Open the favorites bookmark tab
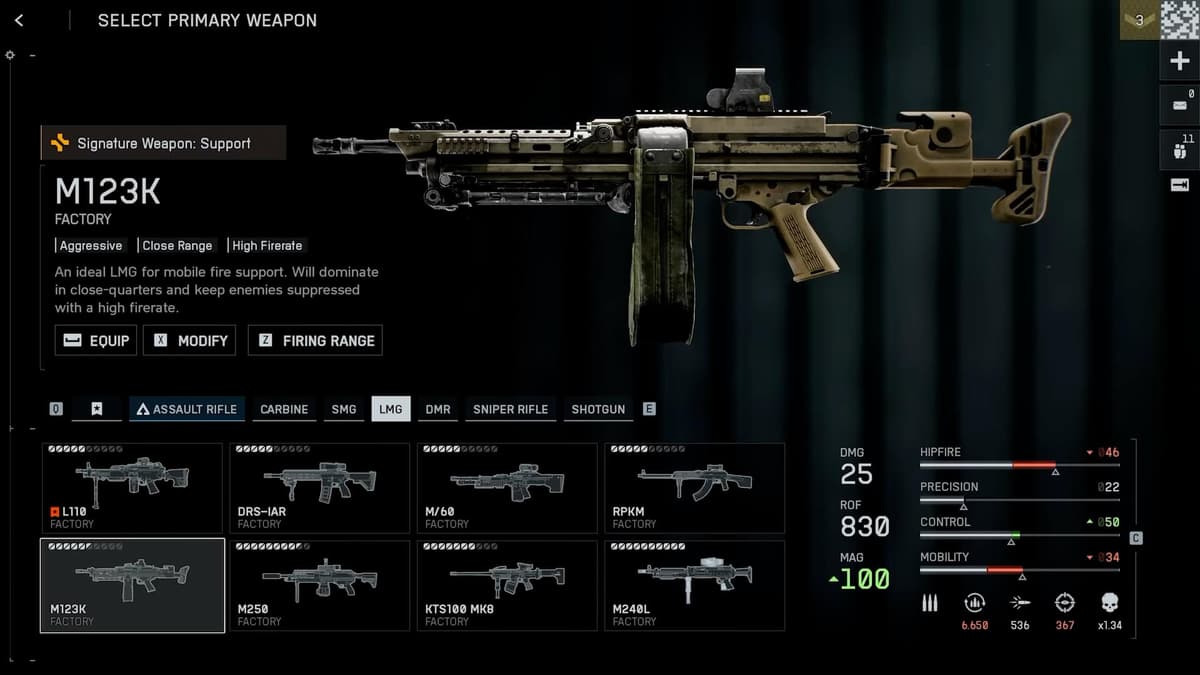 pos(96,409)
